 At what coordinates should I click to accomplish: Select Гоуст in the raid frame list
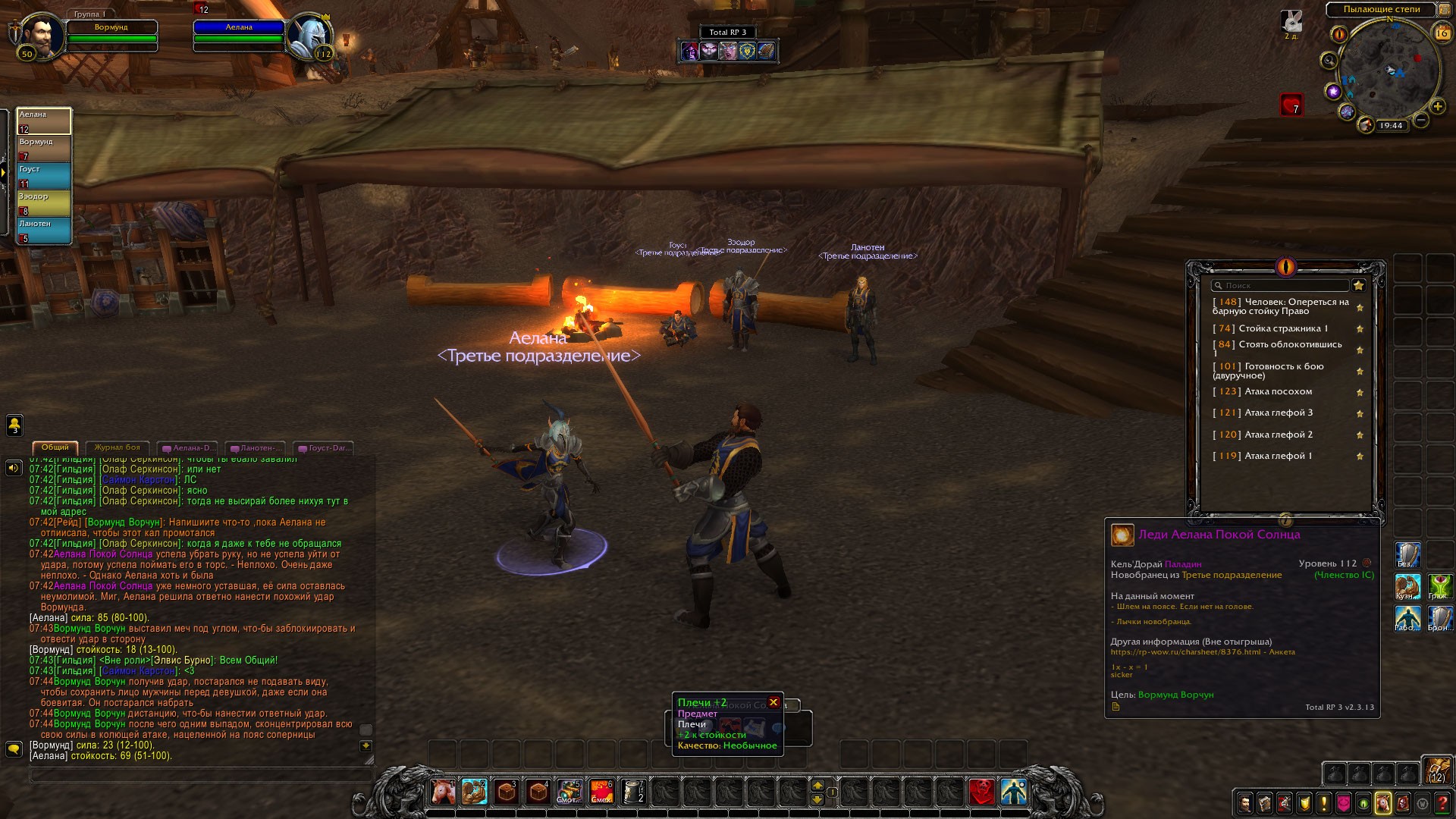coord(44,176)
